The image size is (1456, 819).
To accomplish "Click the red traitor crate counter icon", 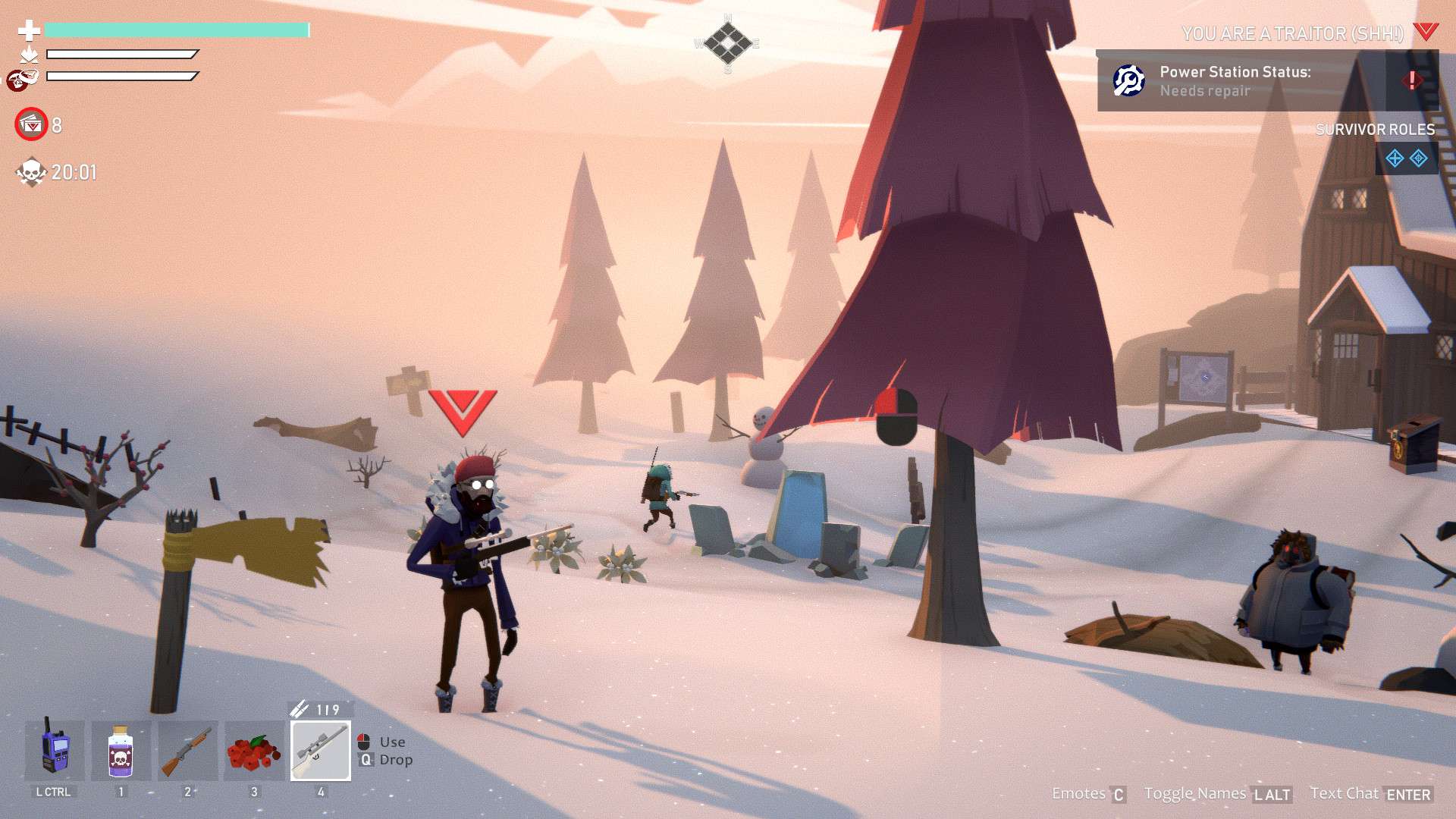I will click(32, 124).
